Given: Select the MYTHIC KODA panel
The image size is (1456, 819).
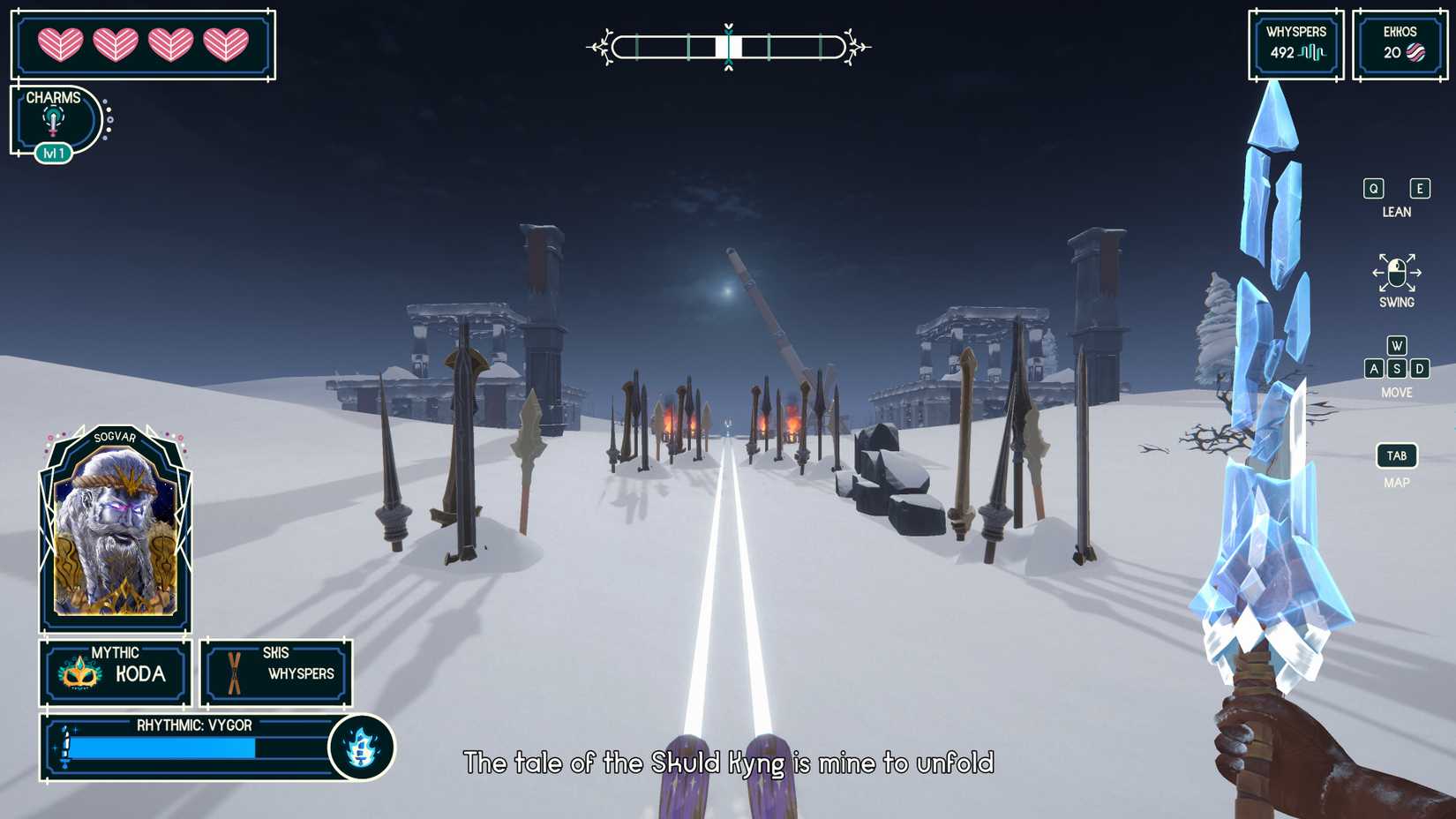Looking at the screenshot, I should click(112, 673).
